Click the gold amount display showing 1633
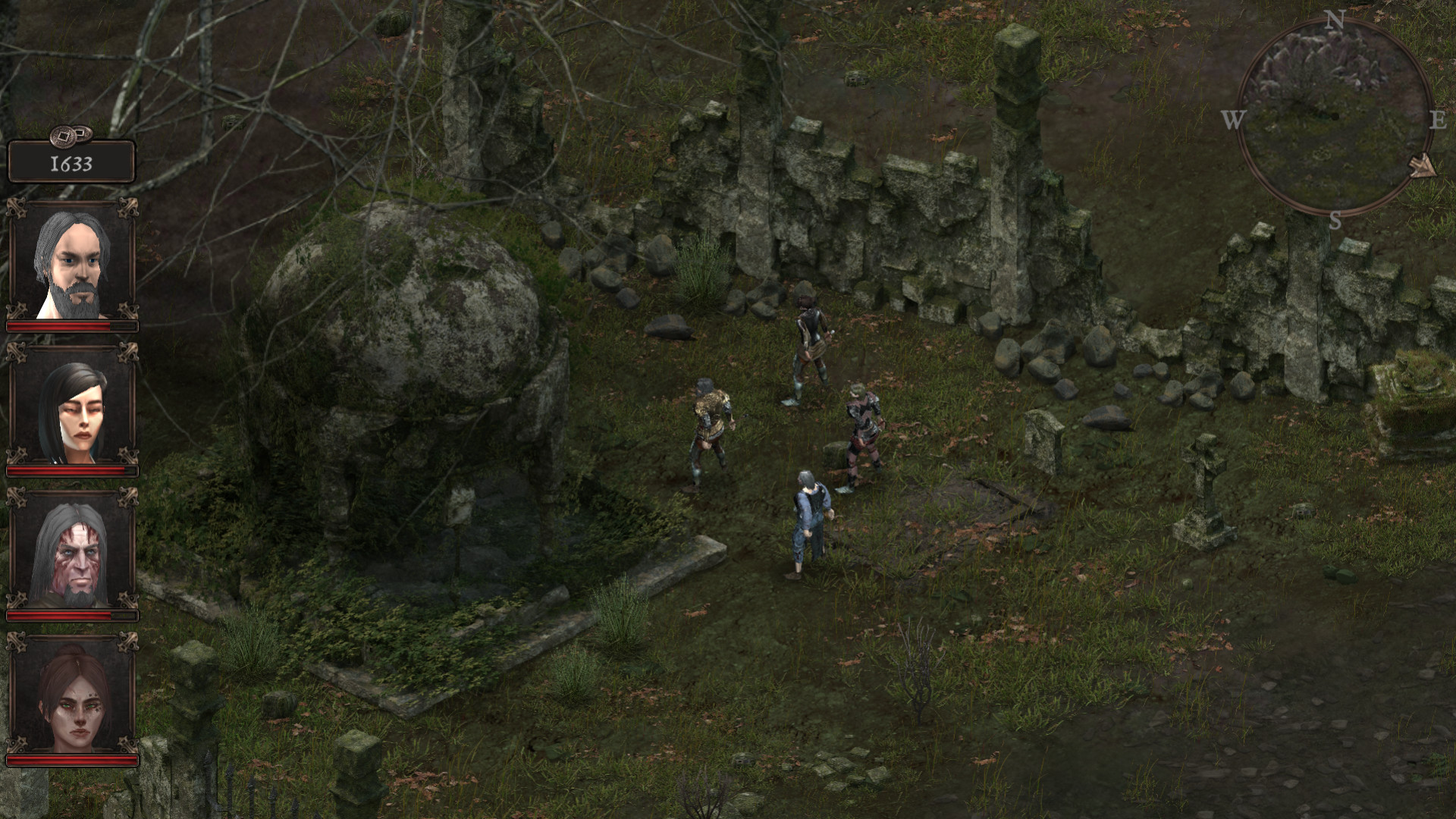 click(x=72, y=162)
